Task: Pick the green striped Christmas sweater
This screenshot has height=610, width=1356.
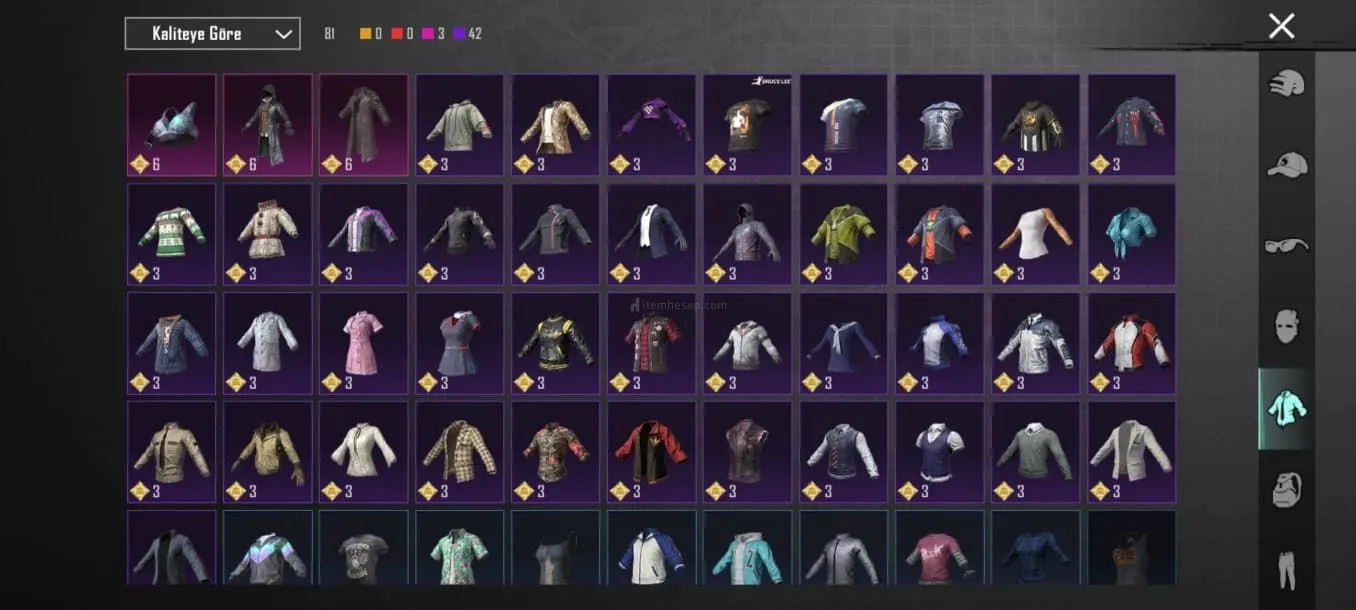Action: 171,234
